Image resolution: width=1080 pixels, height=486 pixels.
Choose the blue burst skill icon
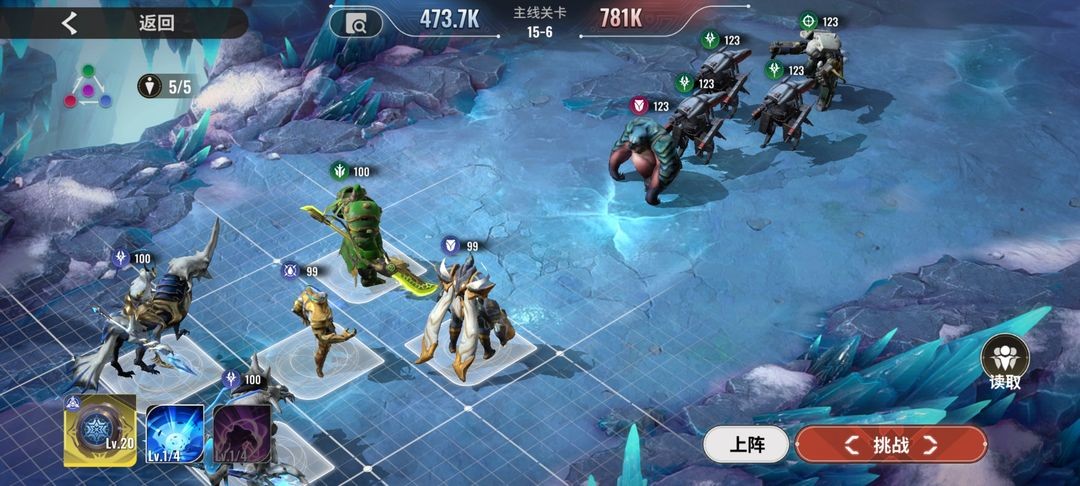[175, 434]
